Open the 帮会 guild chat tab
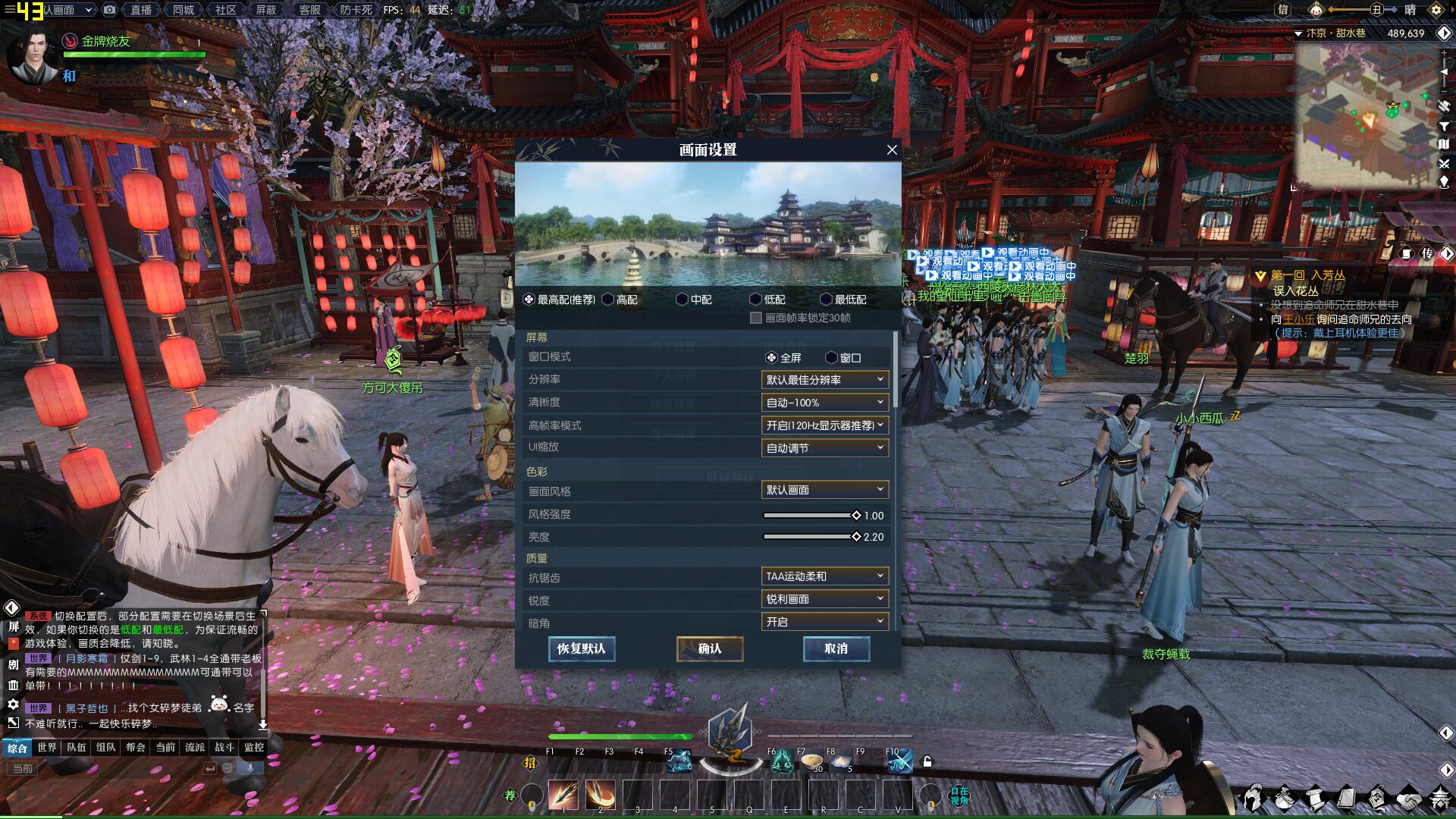 [136, 748]
